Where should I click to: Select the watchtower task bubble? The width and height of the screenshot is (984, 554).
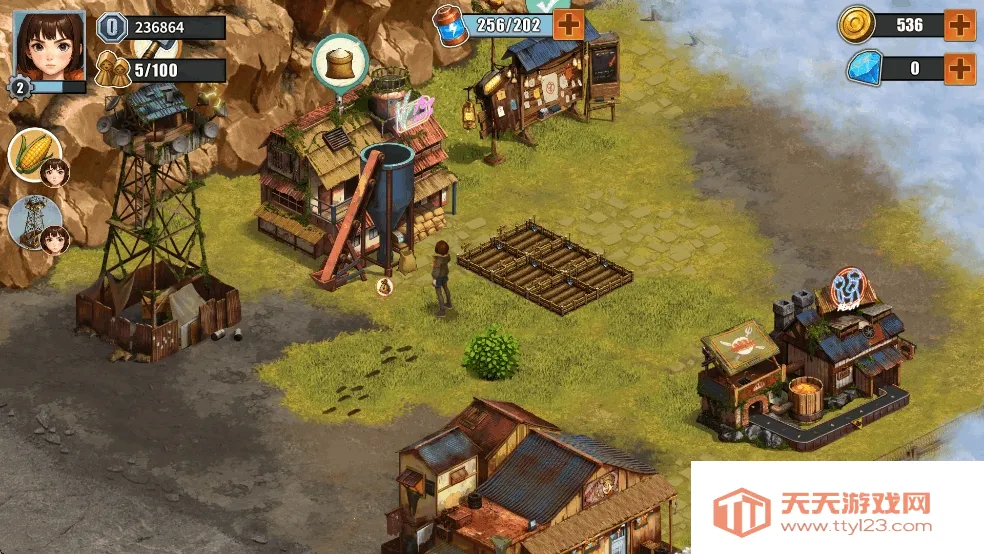point(34,221)
